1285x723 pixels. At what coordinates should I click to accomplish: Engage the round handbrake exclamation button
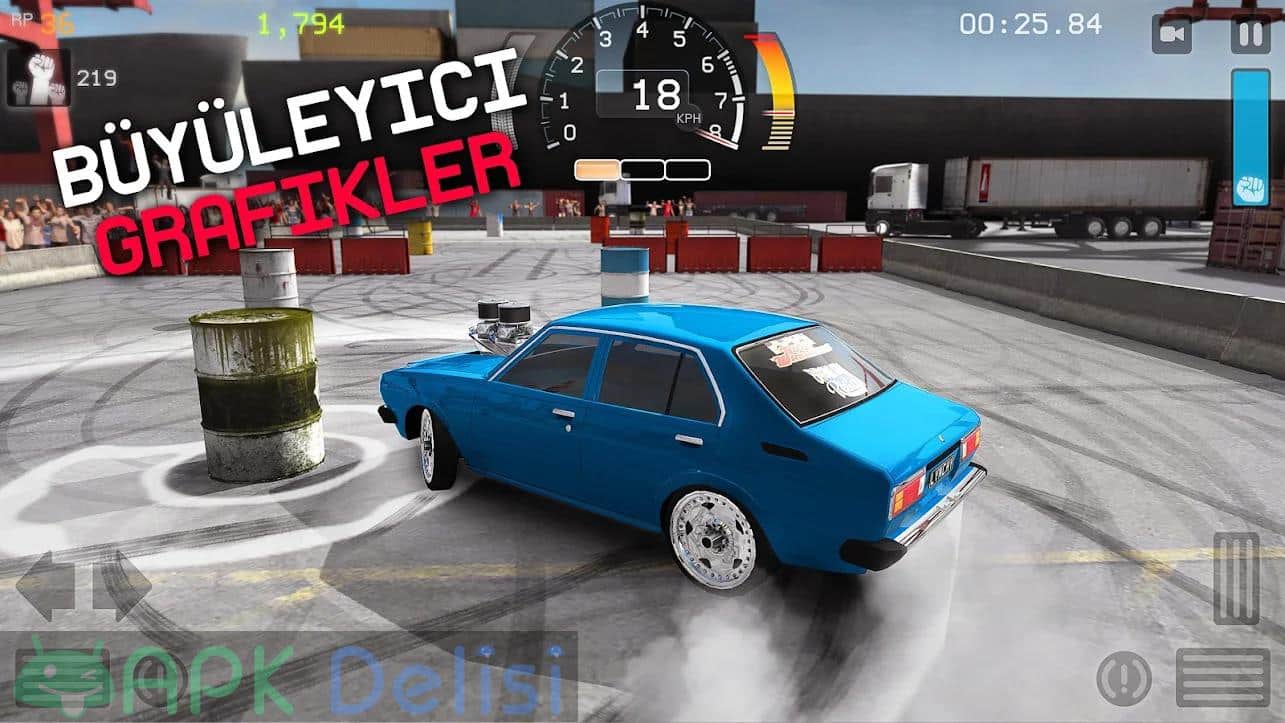(x=1124, y=679)
